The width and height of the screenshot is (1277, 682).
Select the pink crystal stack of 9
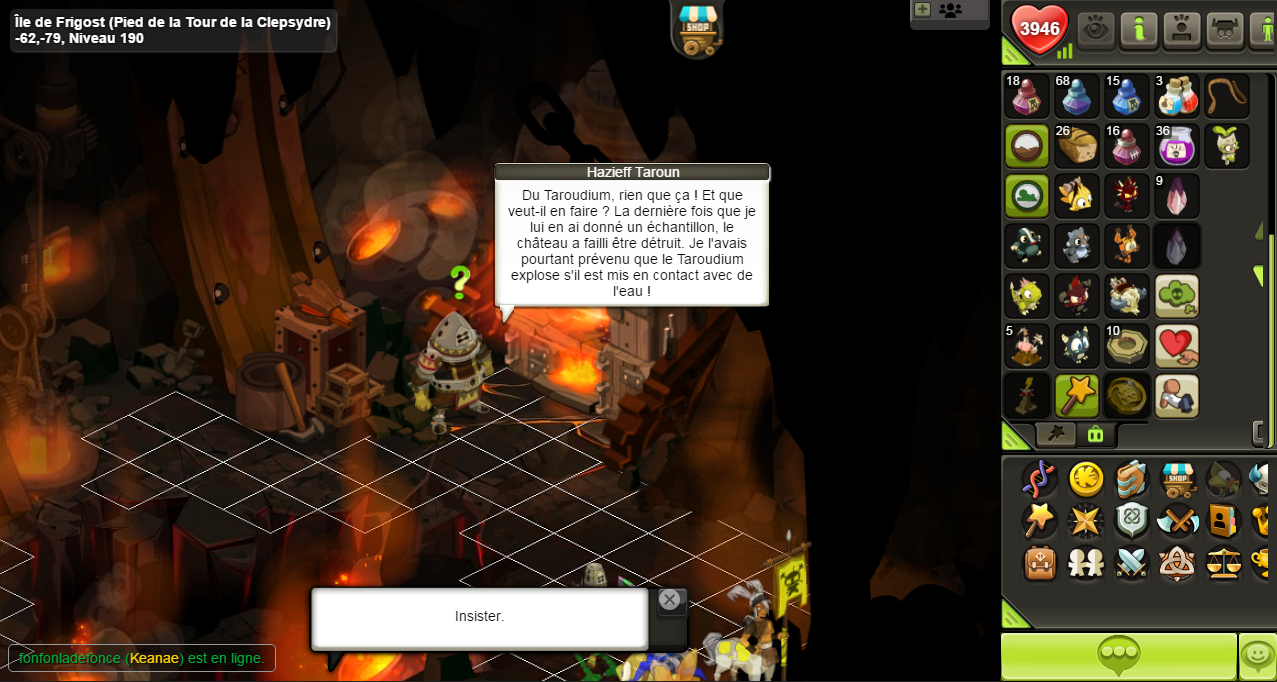pyautogui.click(x=1177, y=196)
